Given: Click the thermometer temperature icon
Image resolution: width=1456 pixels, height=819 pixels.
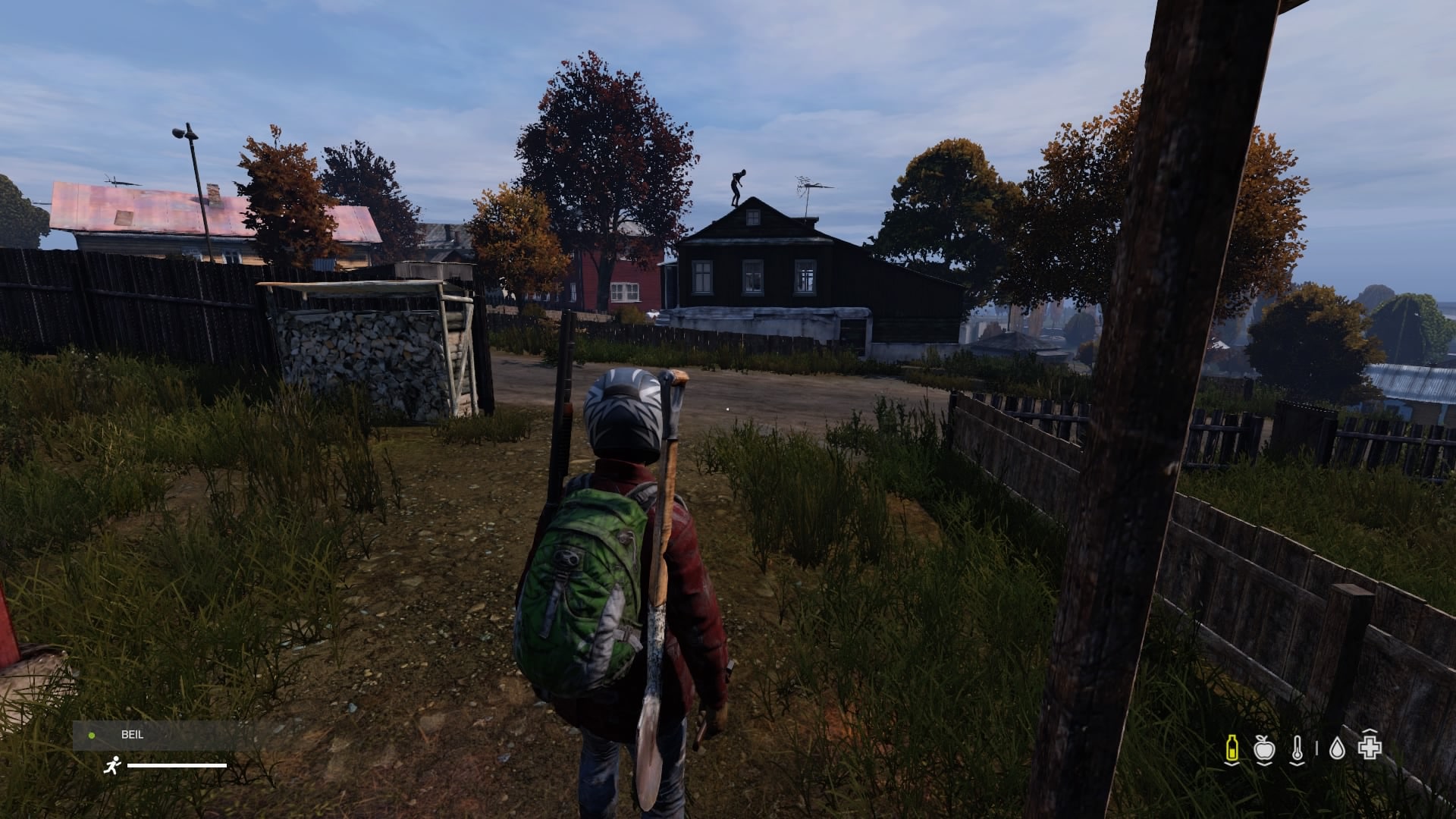Looking at the screenshot, I should coord(1297,748).
